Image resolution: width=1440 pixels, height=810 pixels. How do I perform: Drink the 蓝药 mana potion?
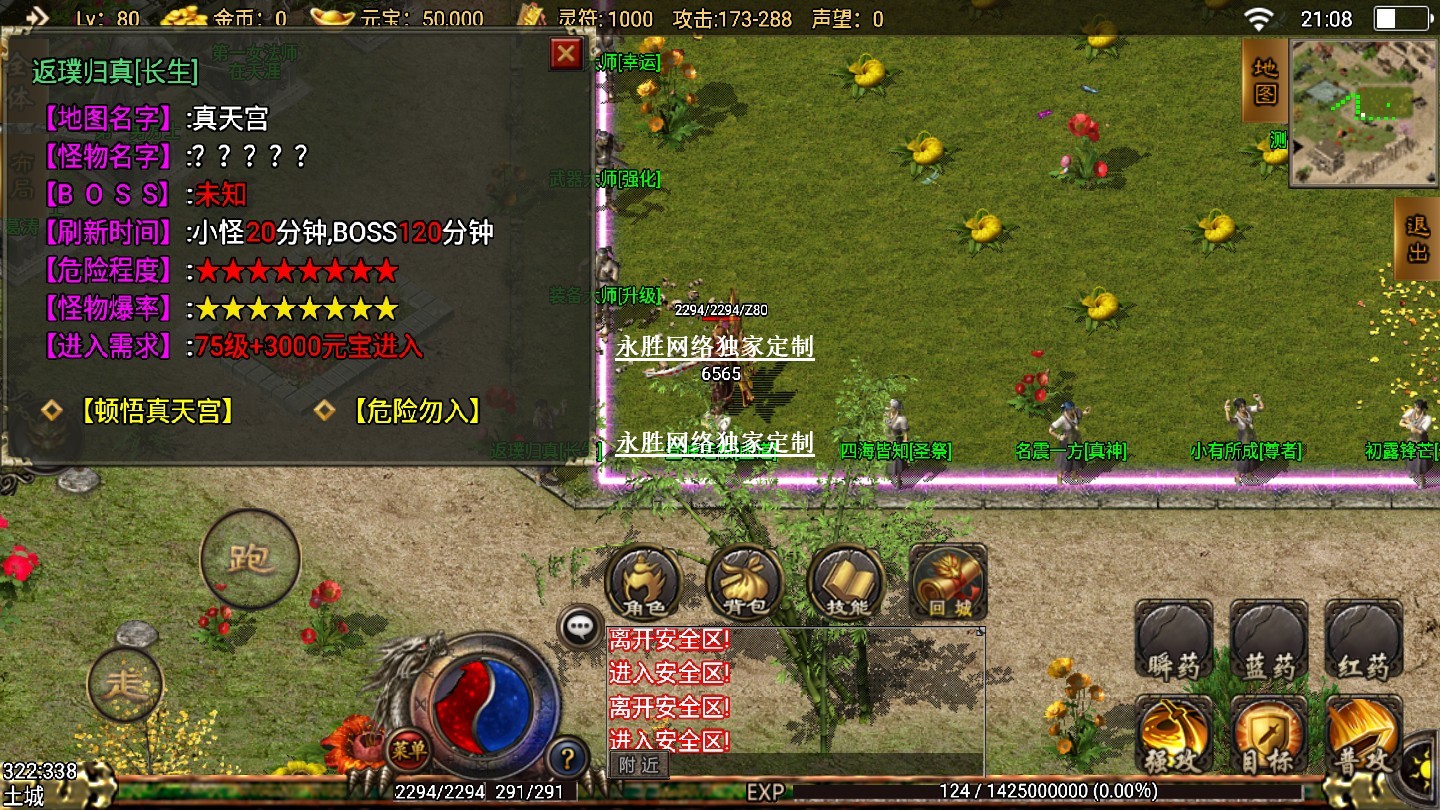pos(1269,640)
